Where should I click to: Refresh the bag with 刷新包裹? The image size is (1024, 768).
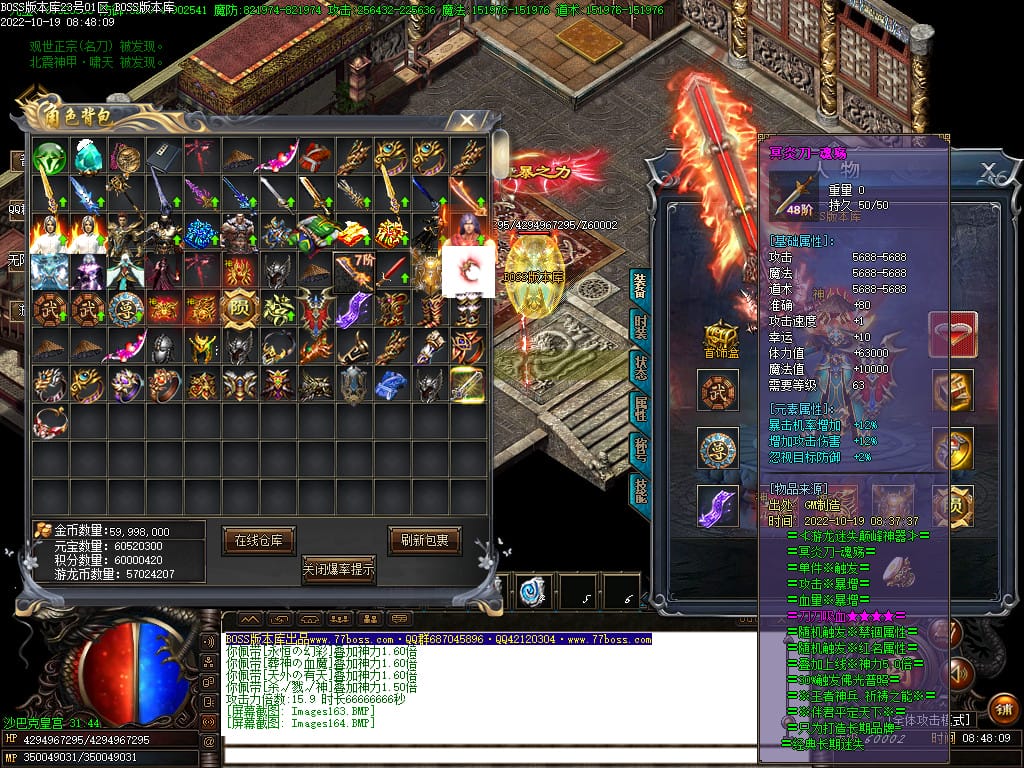tap(424, 540)
